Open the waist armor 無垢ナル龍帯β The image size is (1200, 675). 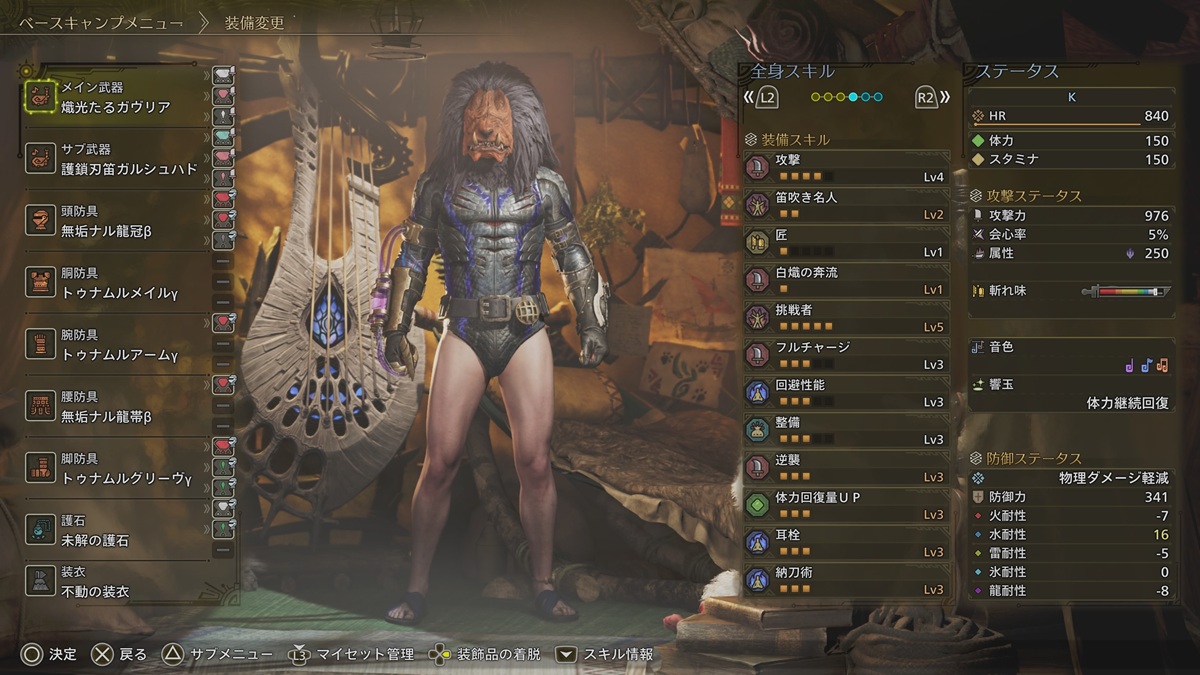click(x=115, y=407)
